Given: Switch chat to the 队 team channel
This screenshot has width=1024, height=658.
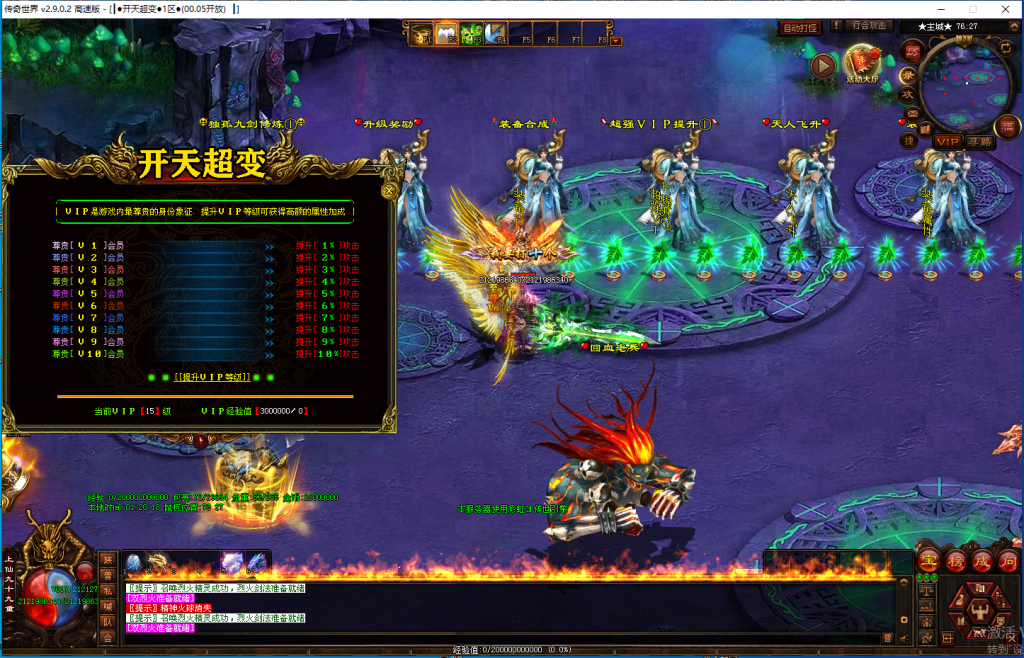Looking at the screenshot, I should click(x=107, y=623).
